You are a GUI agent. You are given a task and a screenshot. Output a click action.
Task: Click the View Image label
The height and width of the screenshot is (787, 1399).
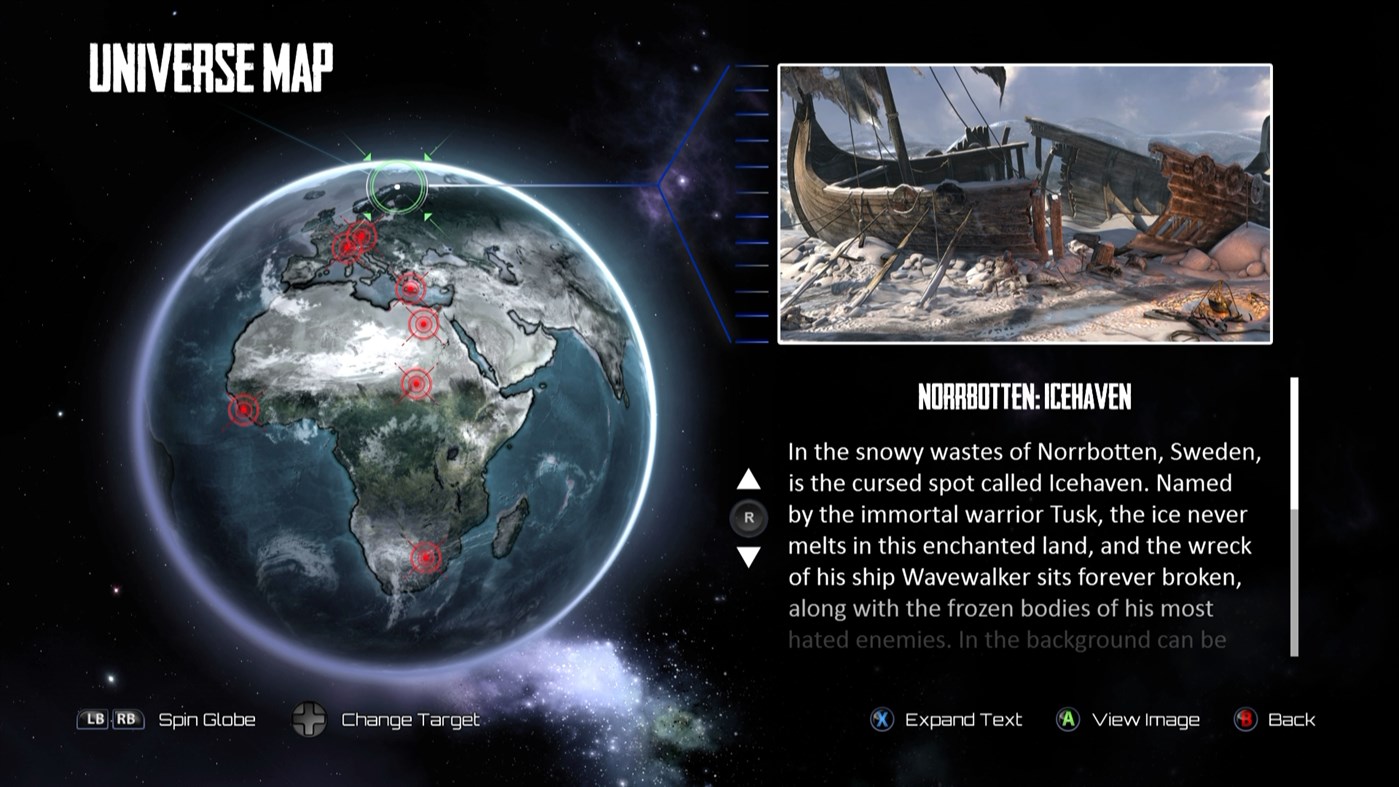[1144, 719]
